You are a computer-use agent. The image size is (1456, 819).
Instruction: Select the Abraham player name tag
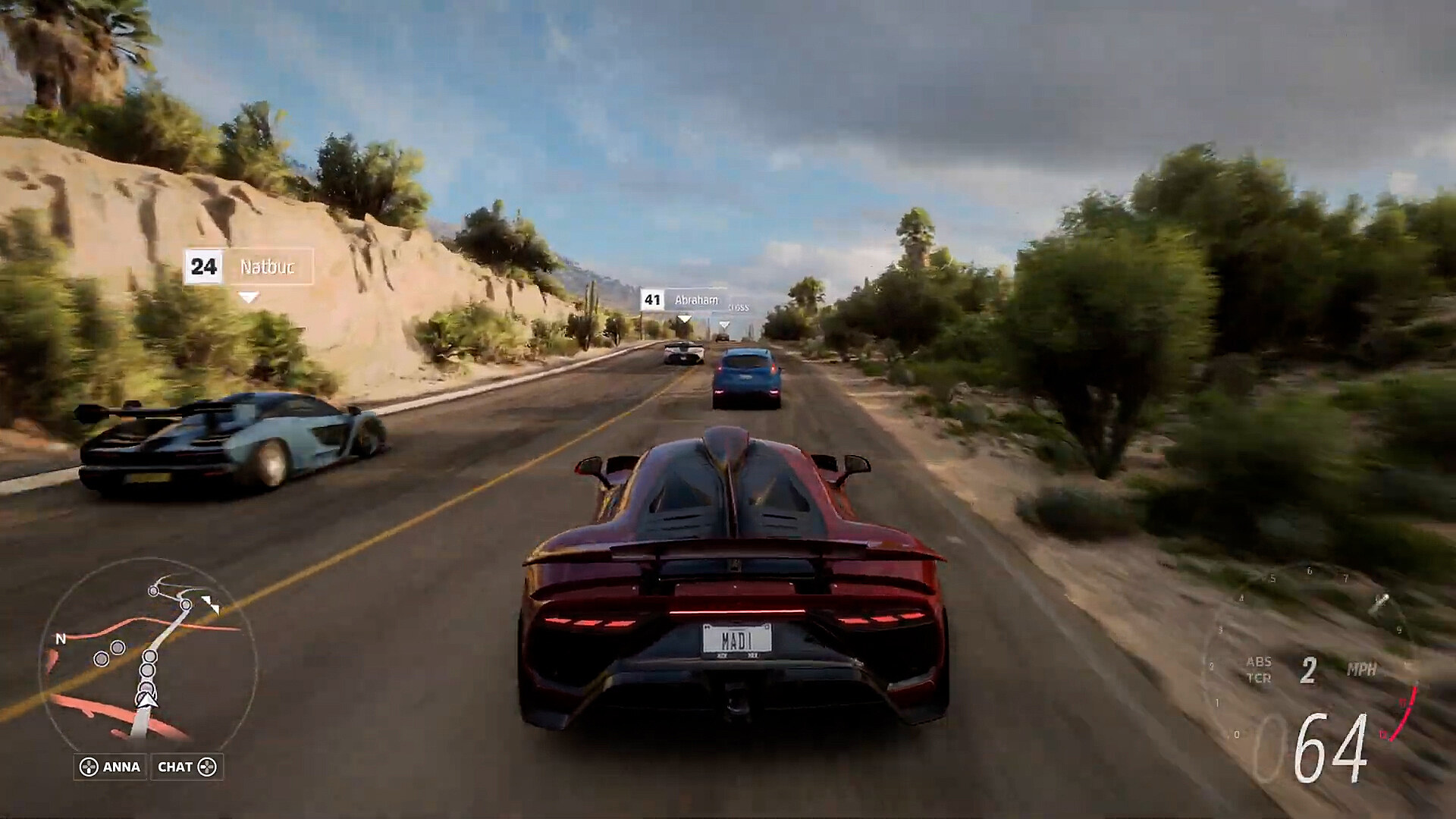[683, 300]
